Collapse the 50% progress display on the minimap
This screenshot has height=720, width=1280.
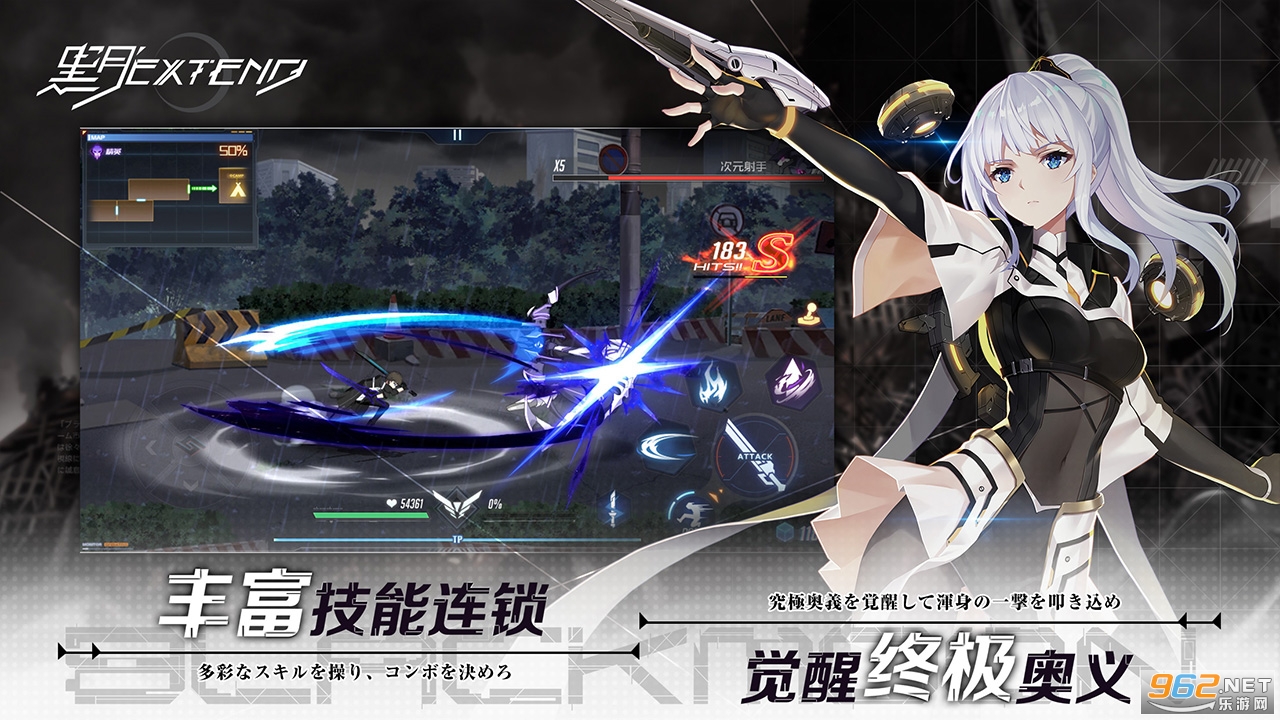point(234,151)
